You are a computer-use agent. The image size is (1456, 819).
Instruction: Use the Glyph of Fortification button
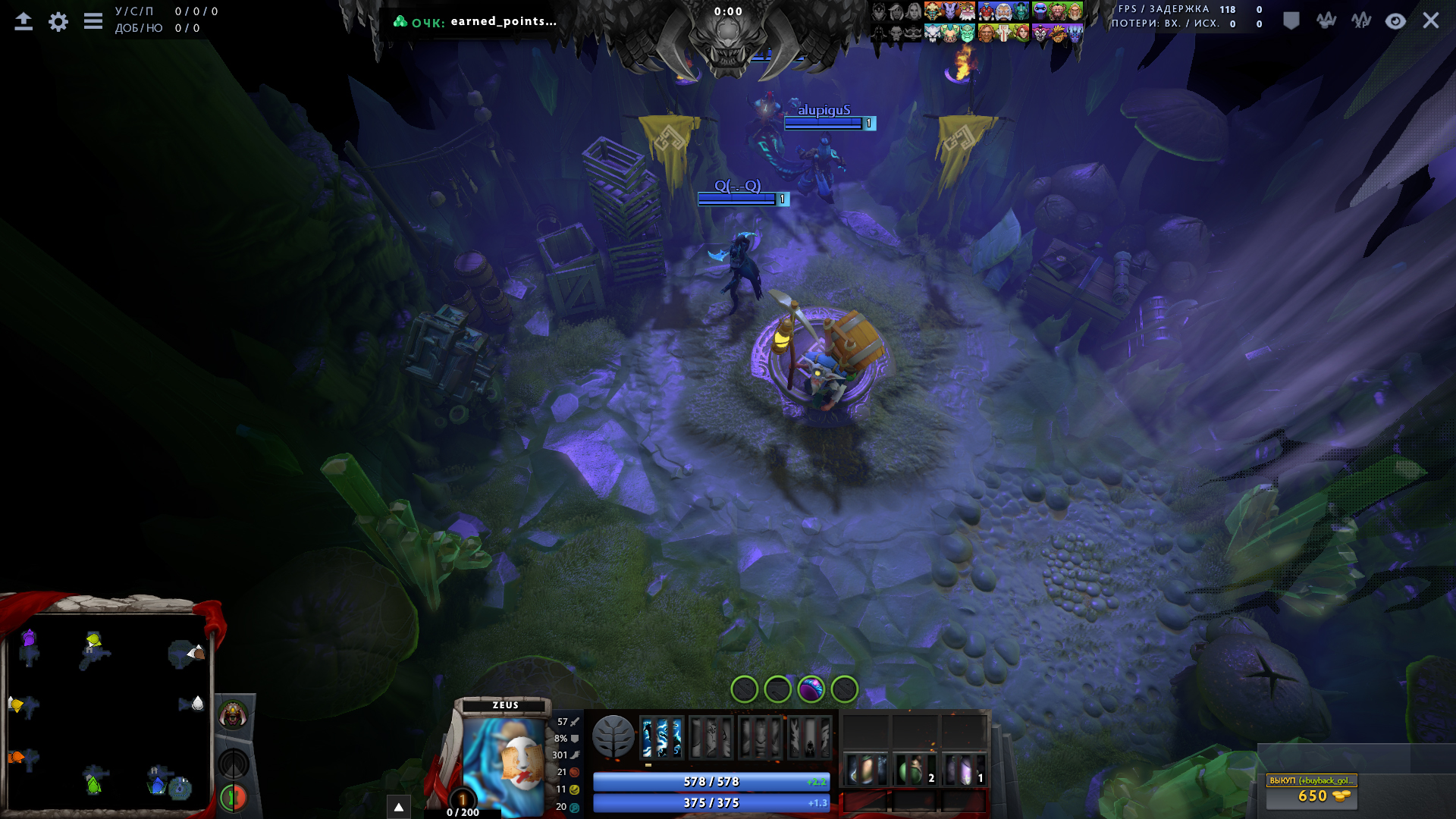coord(233,797)
